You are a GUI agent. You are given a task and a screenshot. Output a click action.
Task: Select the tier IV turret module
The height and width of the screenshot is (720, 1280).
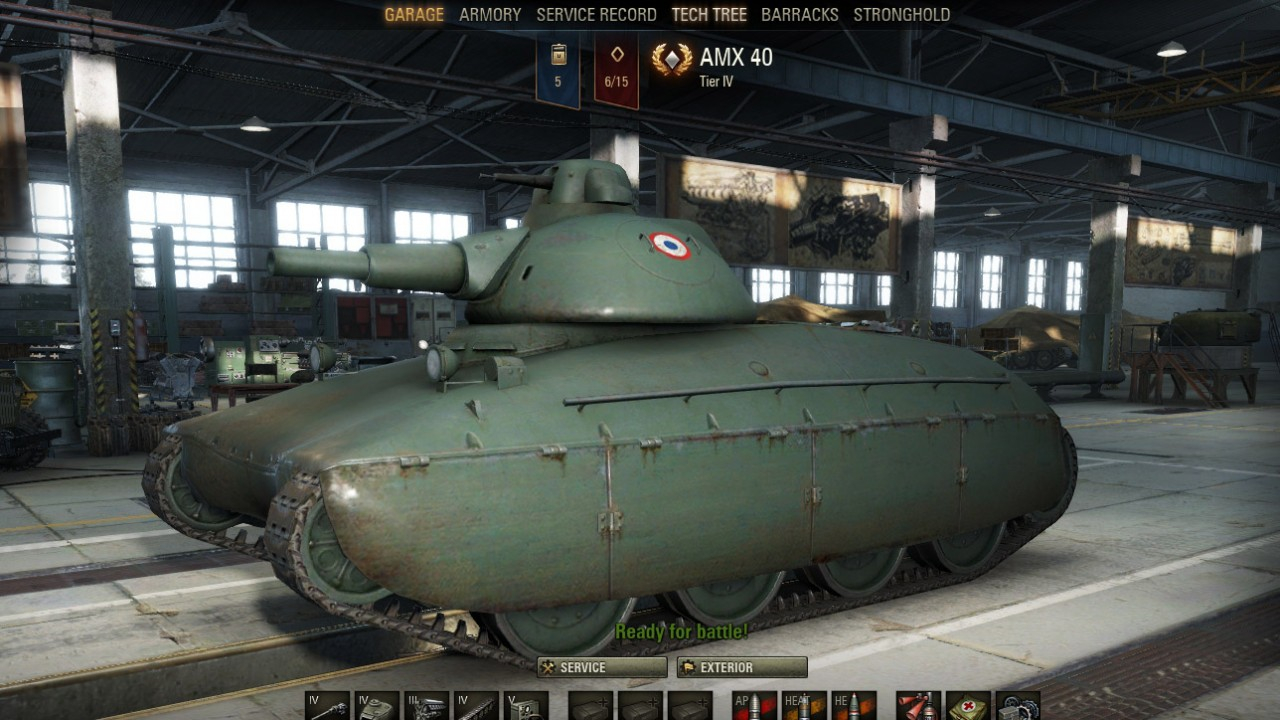377,706
